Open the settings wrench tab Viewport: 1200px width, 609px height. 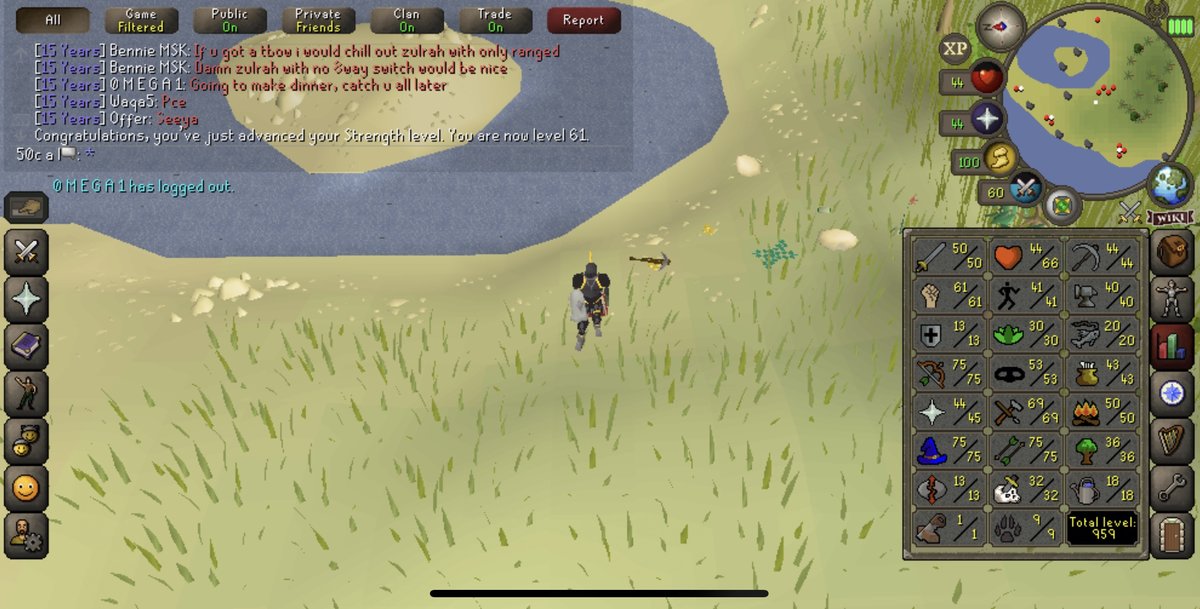(x=1171, y=488)
